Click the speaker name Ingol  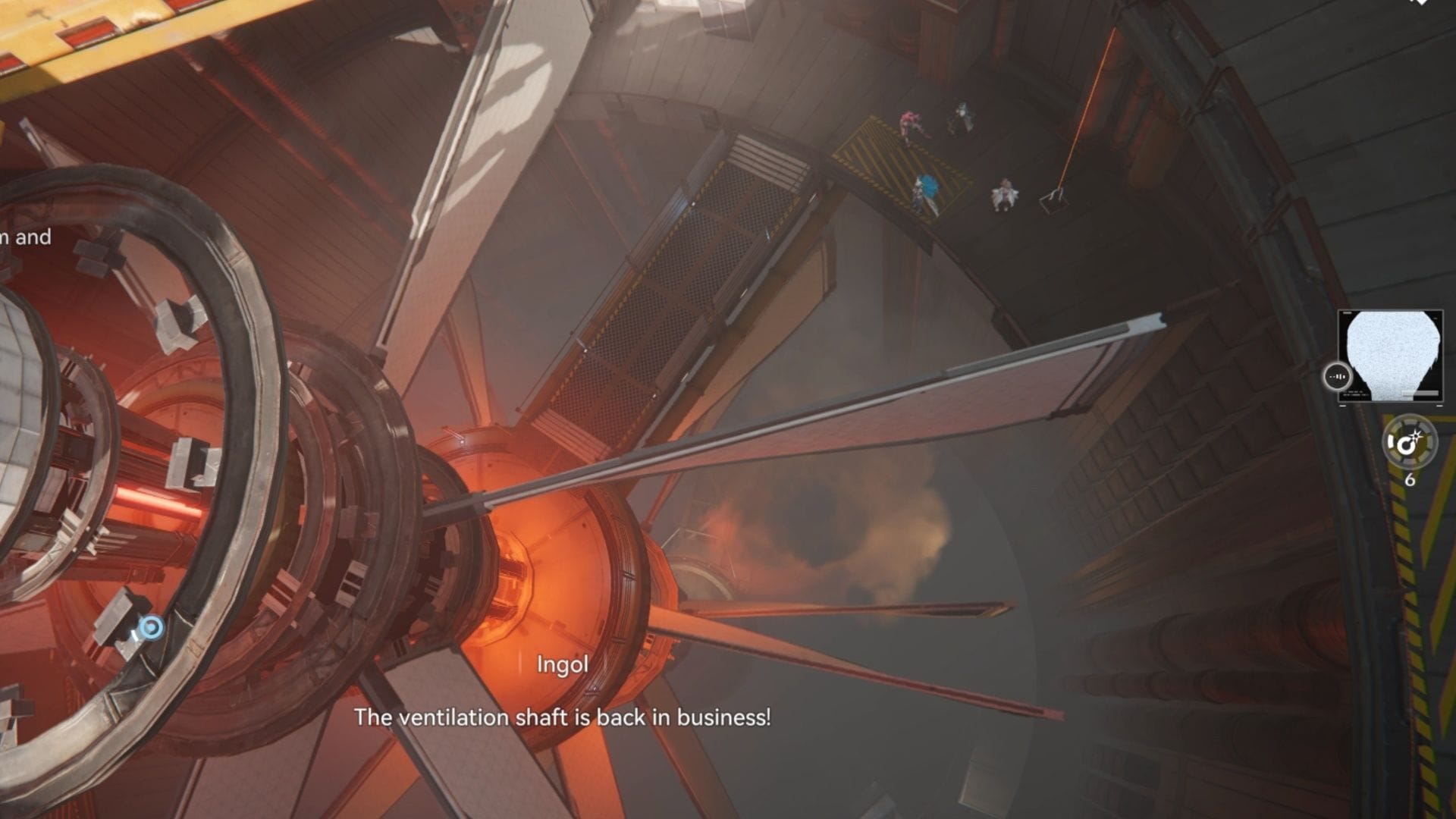(561, 665)
